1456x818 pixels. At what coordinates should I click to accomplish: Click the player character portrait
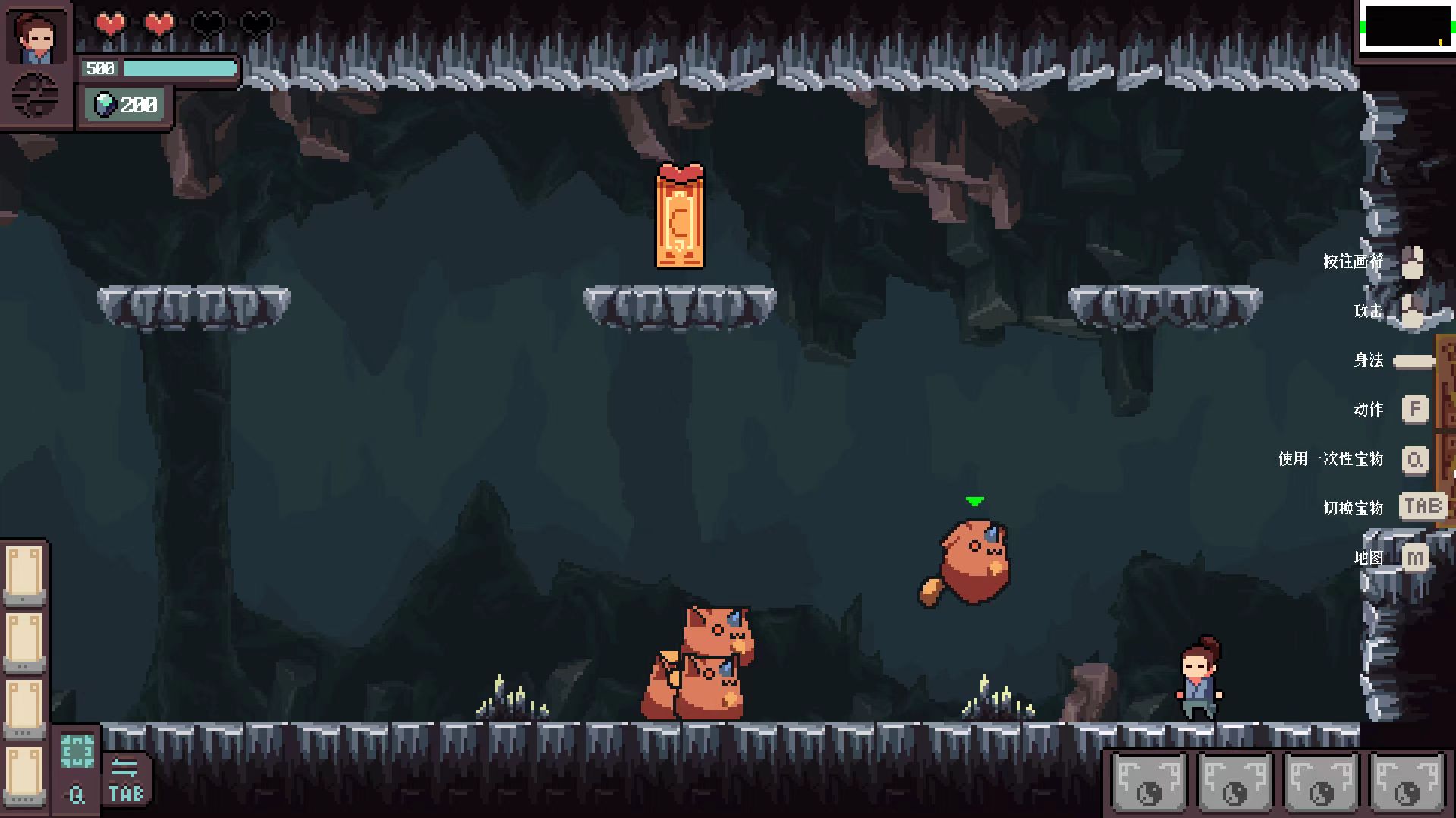tap(36, 36)
